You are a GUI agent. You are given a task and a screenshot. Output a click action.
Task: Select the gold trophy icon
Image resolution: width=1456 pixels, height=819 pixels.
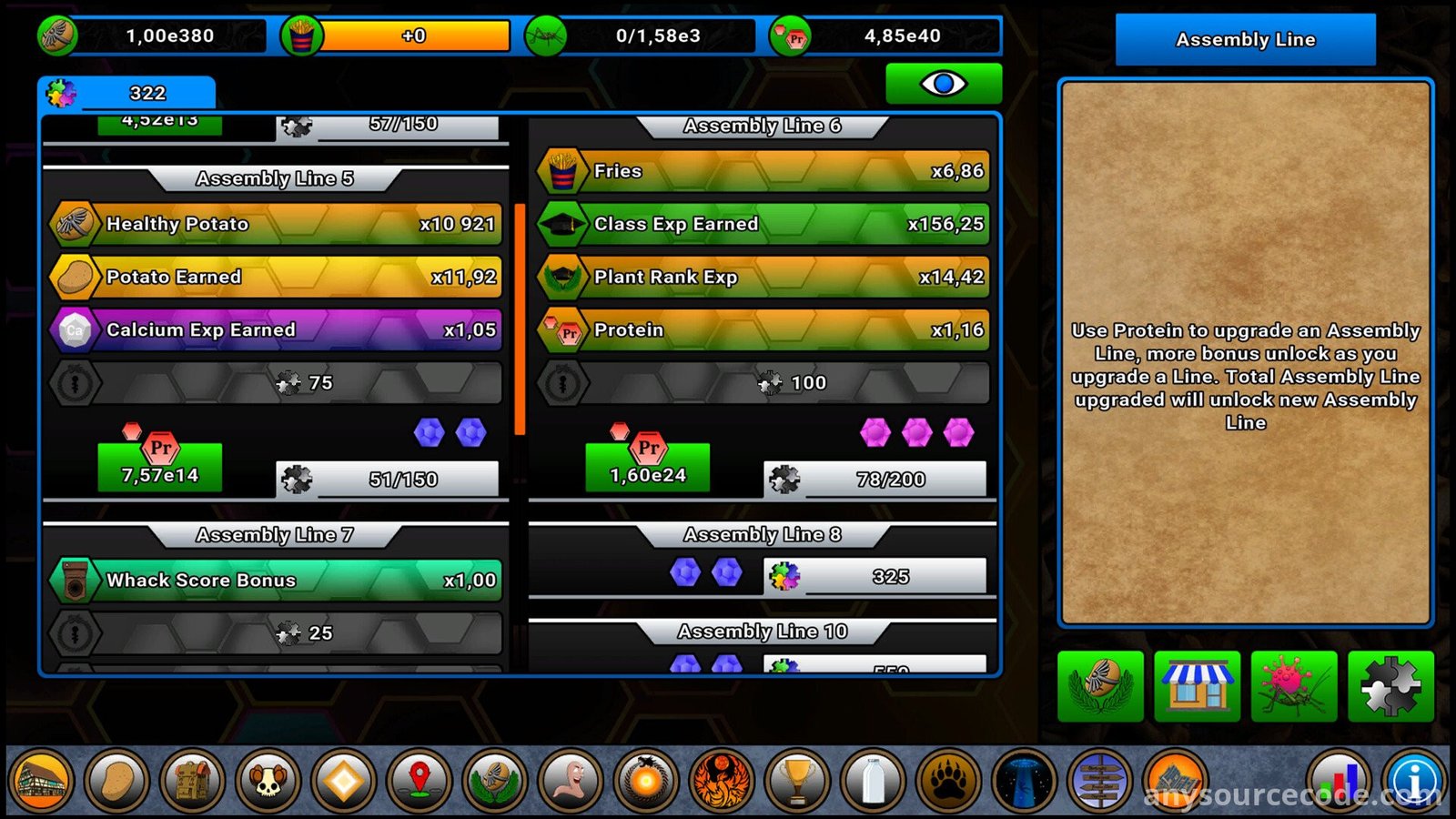click(x=798, y=781)
